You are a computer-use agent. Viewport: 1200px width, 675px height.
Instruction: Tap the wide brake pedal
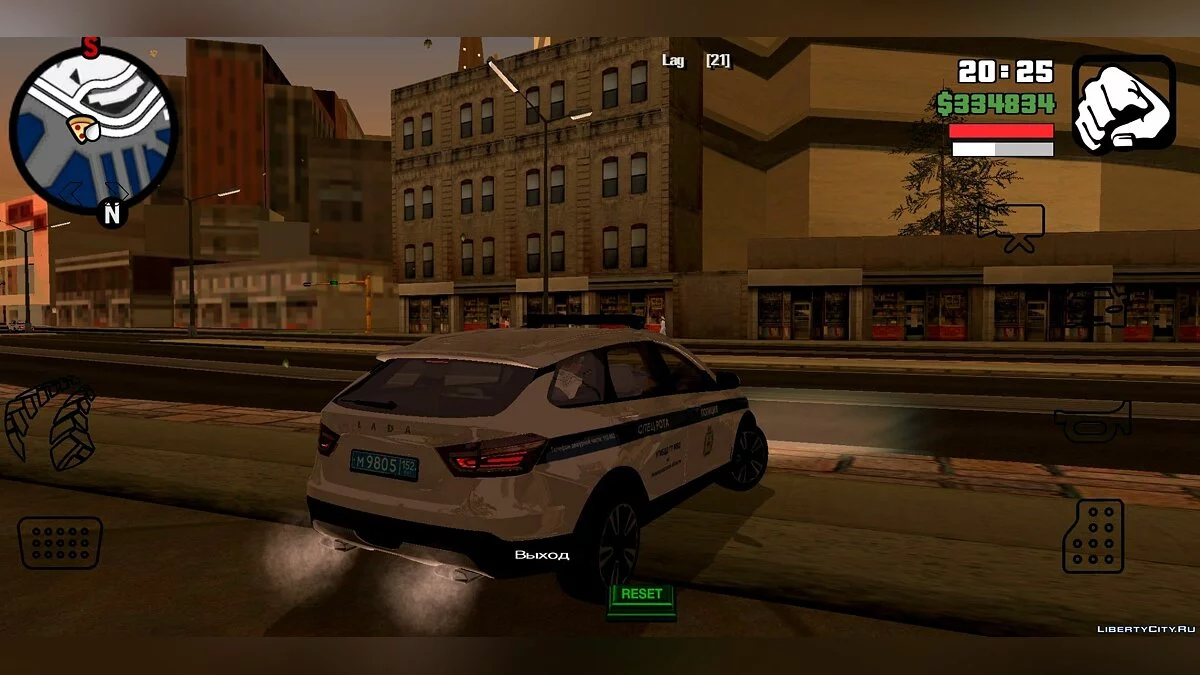pos(60,543)
